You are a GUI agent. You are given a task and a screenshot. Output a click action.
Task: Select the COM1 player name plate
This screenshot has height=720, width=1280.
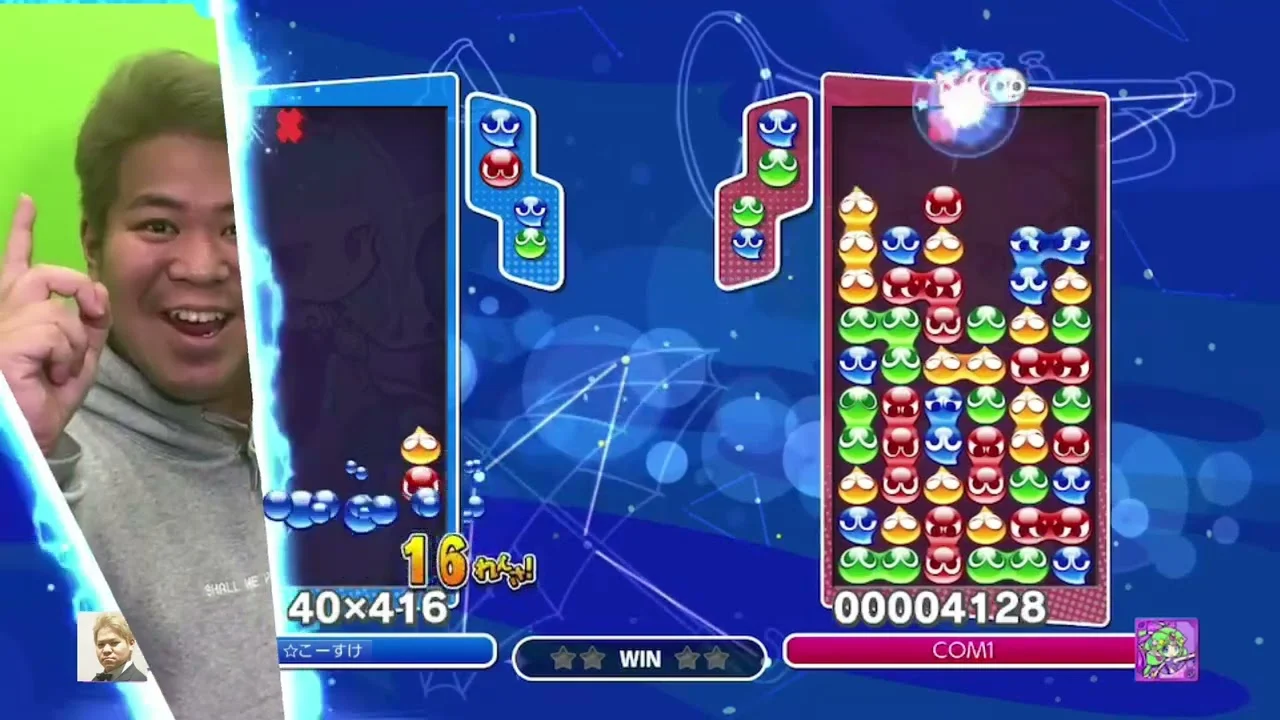(x=961, y=651)
